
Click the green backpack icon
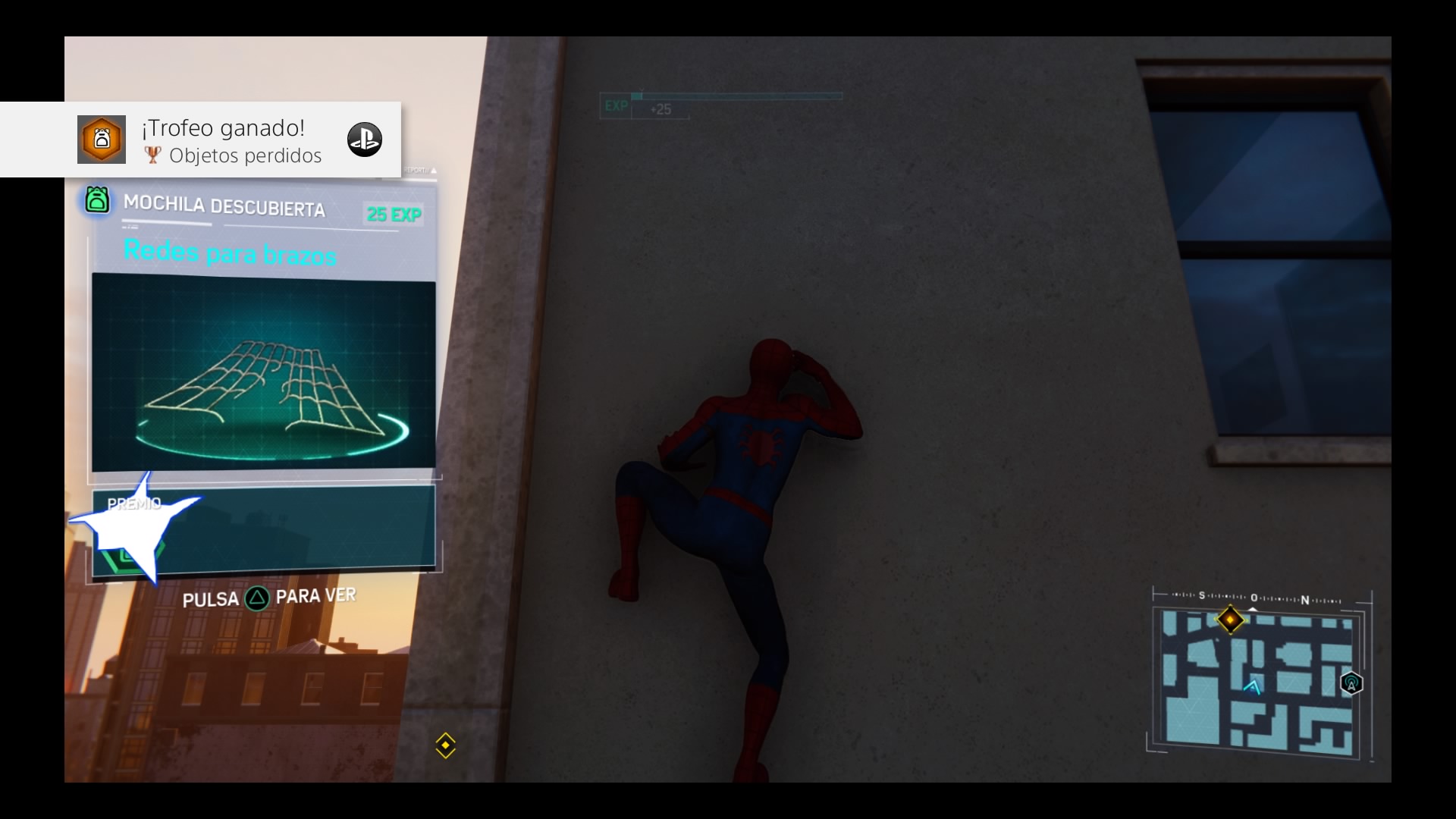point(97,200)
